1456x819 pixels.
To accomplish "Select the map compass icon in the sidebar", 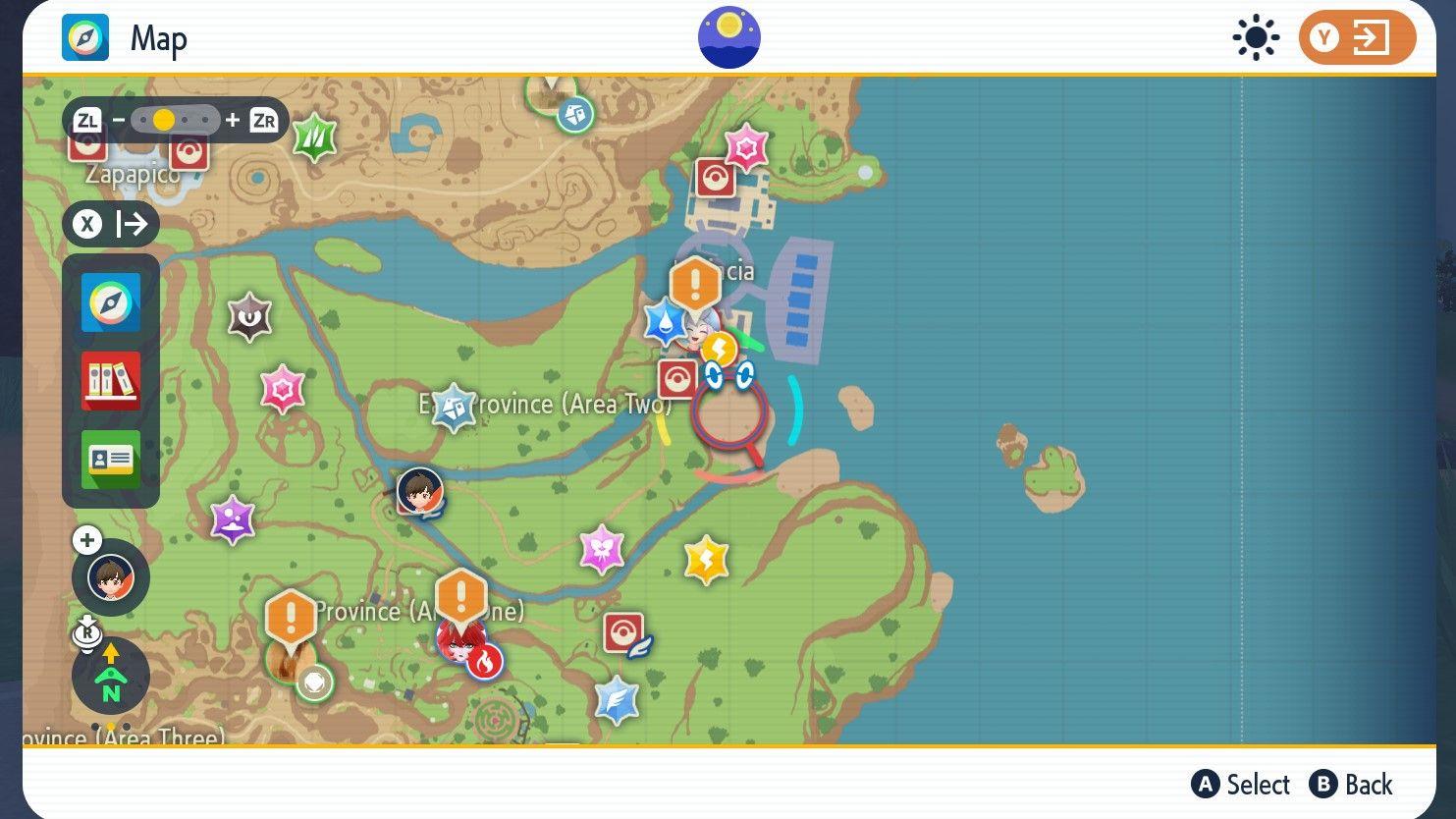I will [x=110, y=302].
